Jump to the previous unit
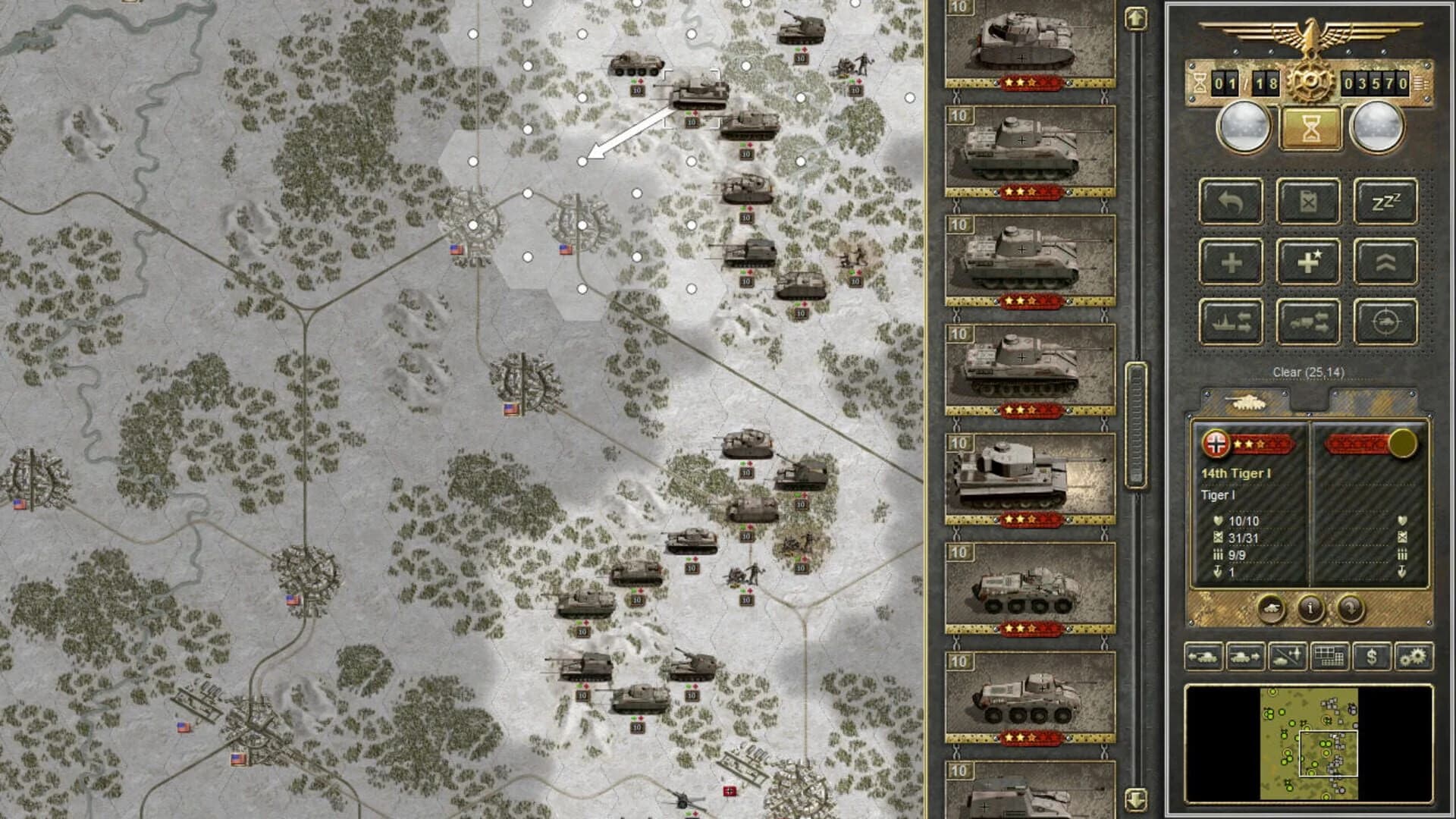The image size is (1456, 819). 1204,658
